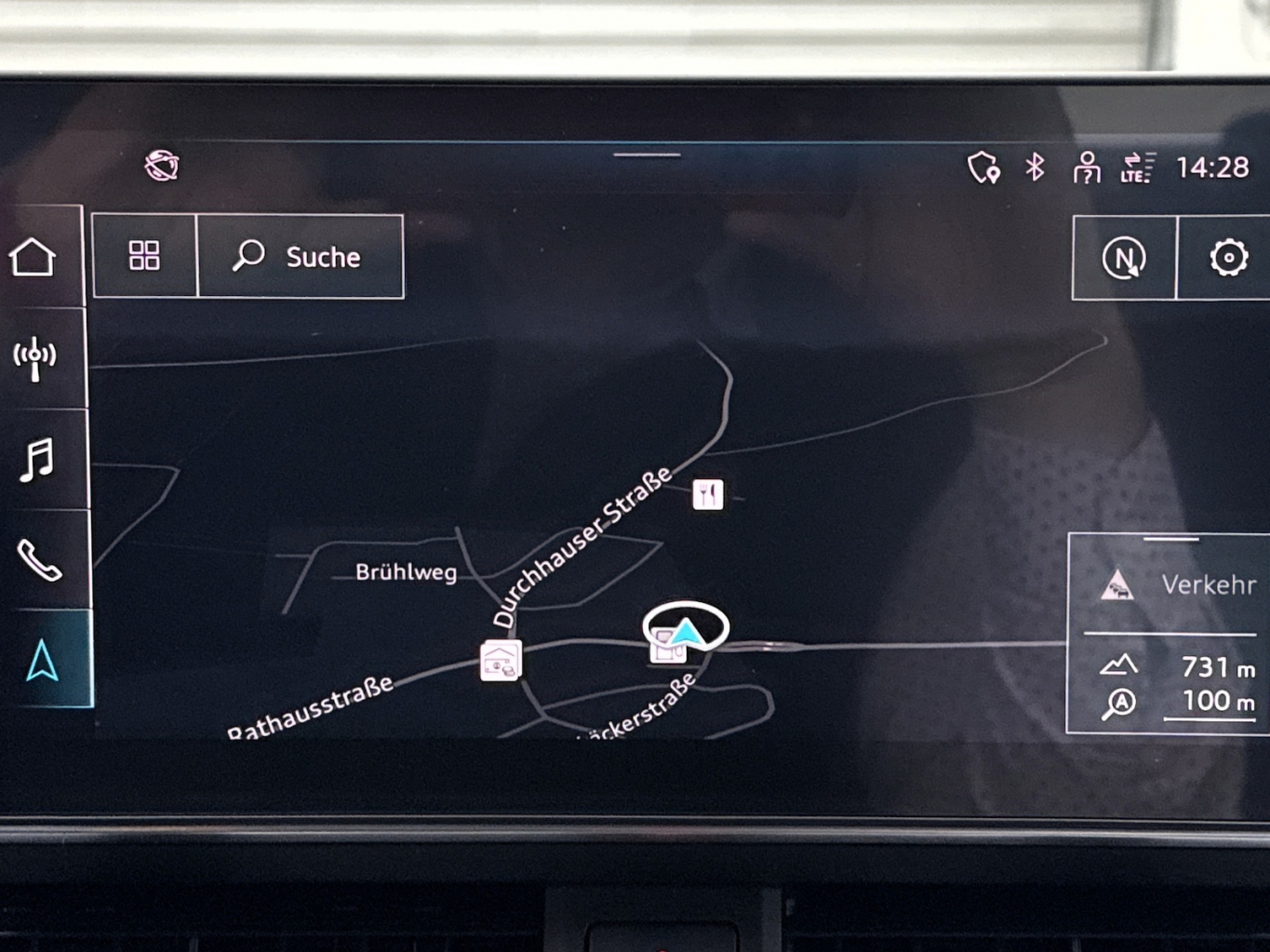This screenshot has width=1270, height=952.
Task: Switch to the radio section
Action: coord(35,358)
